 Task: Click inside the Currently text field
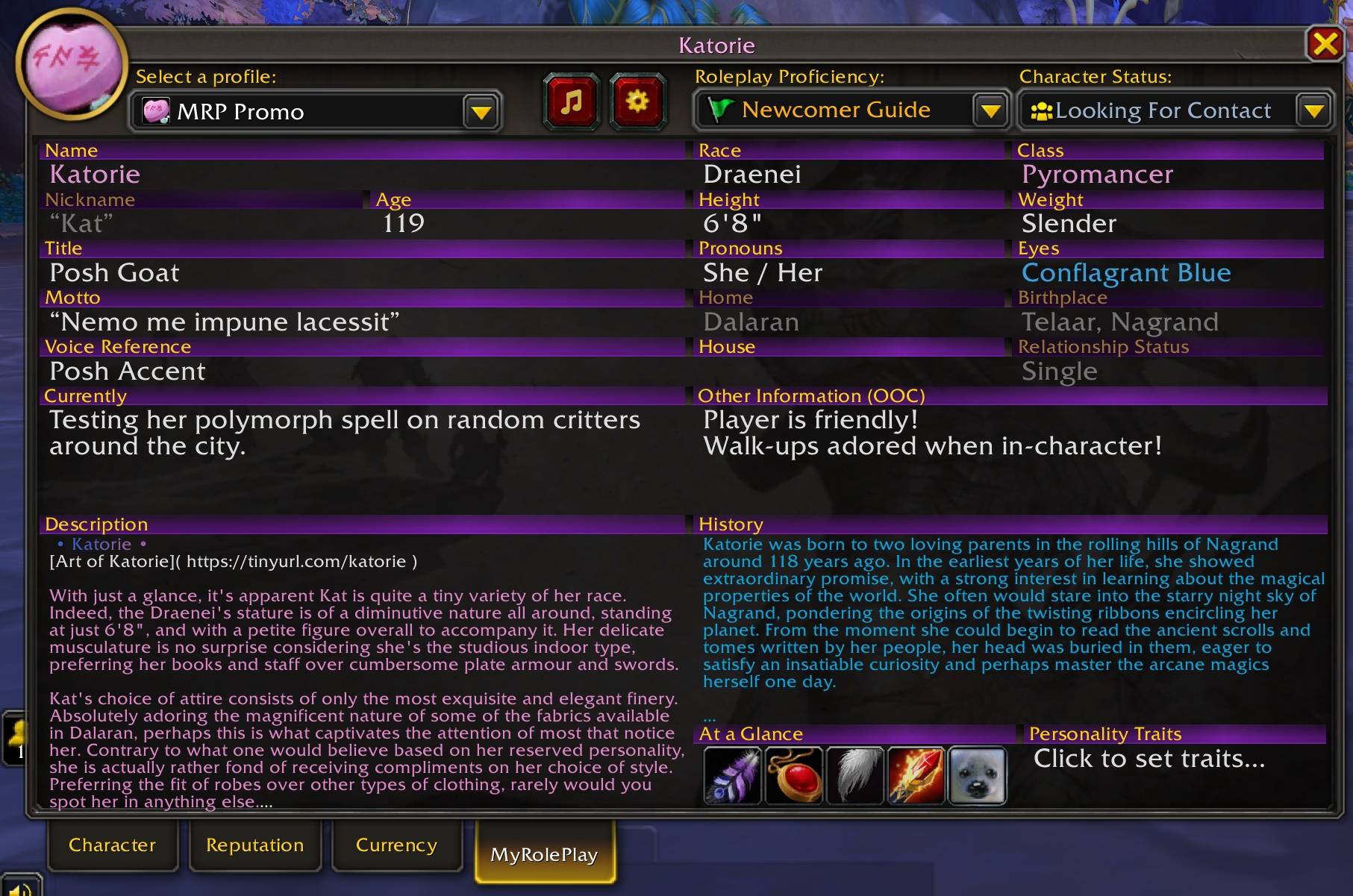[x=343, y=433]
